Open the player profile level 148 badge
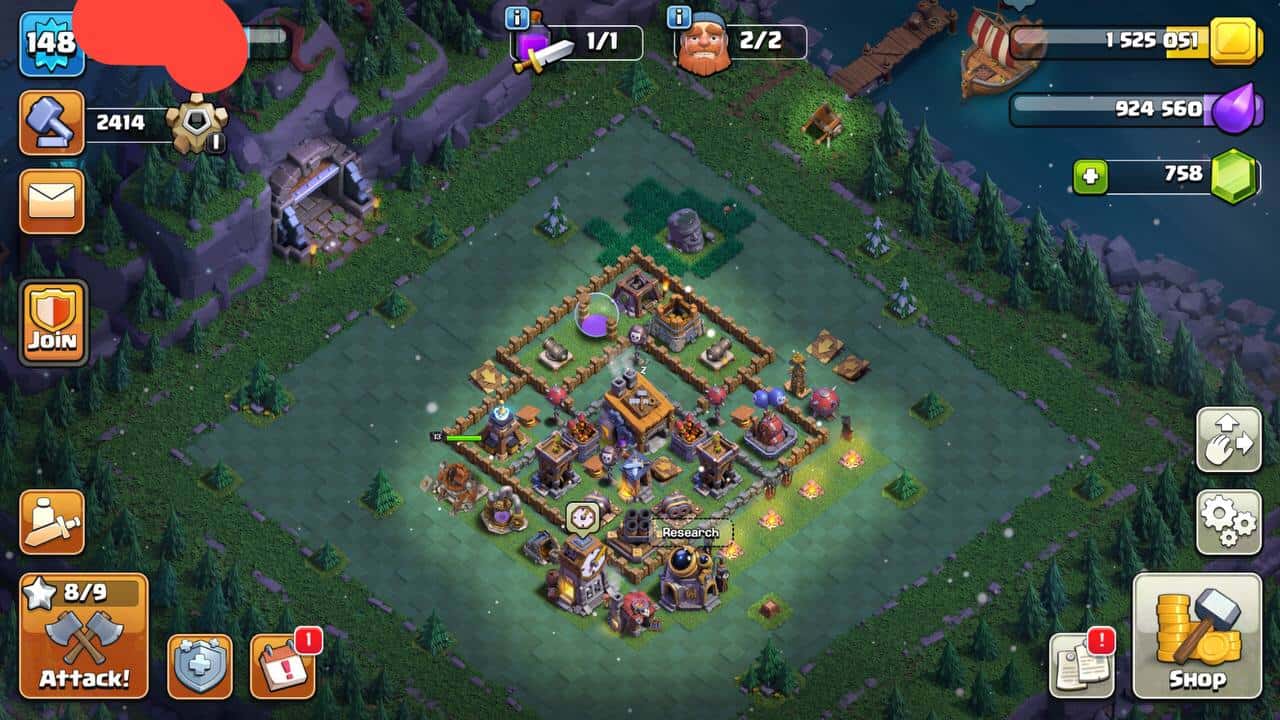 [51, 43]
